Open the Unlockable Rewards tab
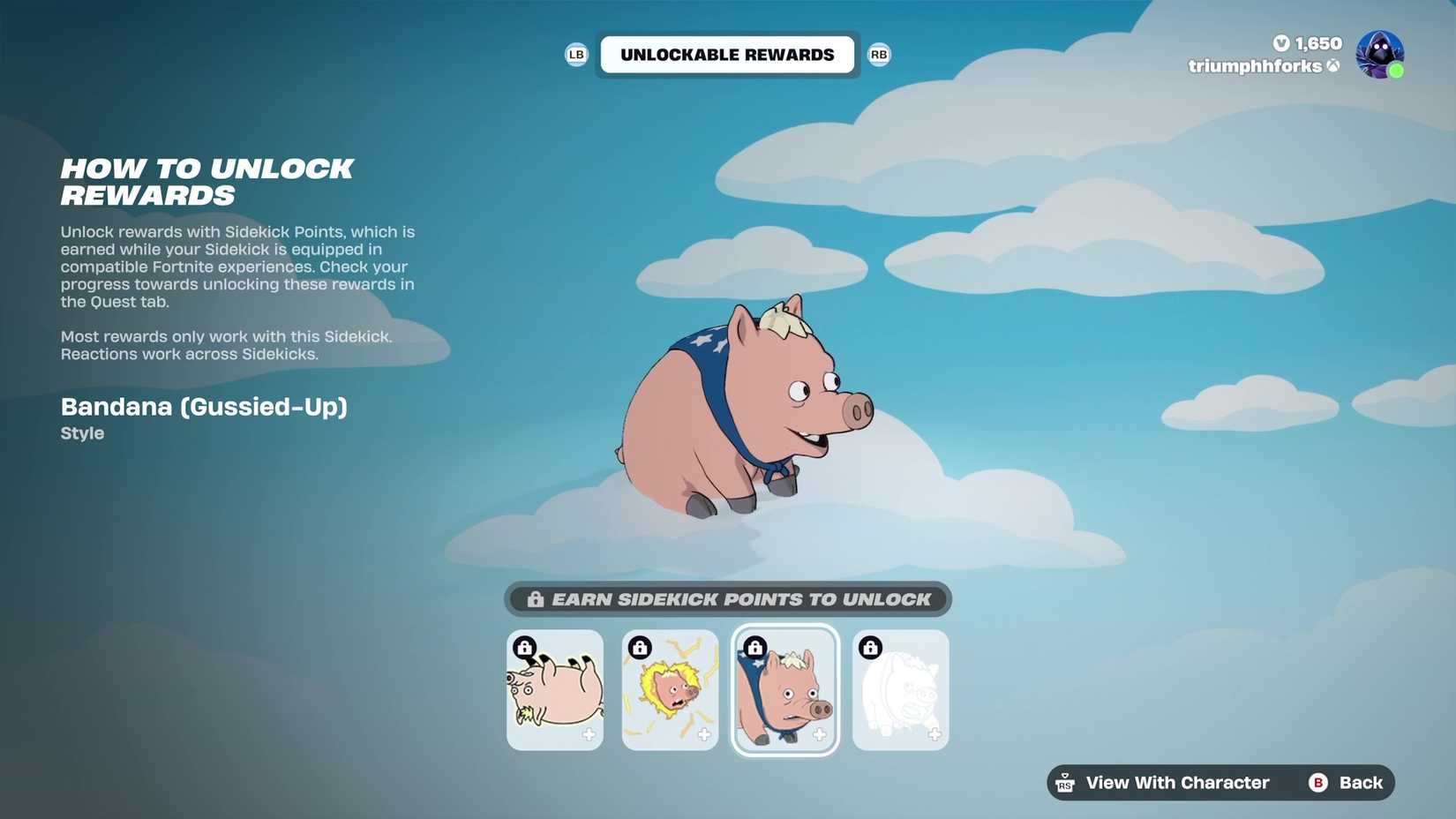 point(726,54)
